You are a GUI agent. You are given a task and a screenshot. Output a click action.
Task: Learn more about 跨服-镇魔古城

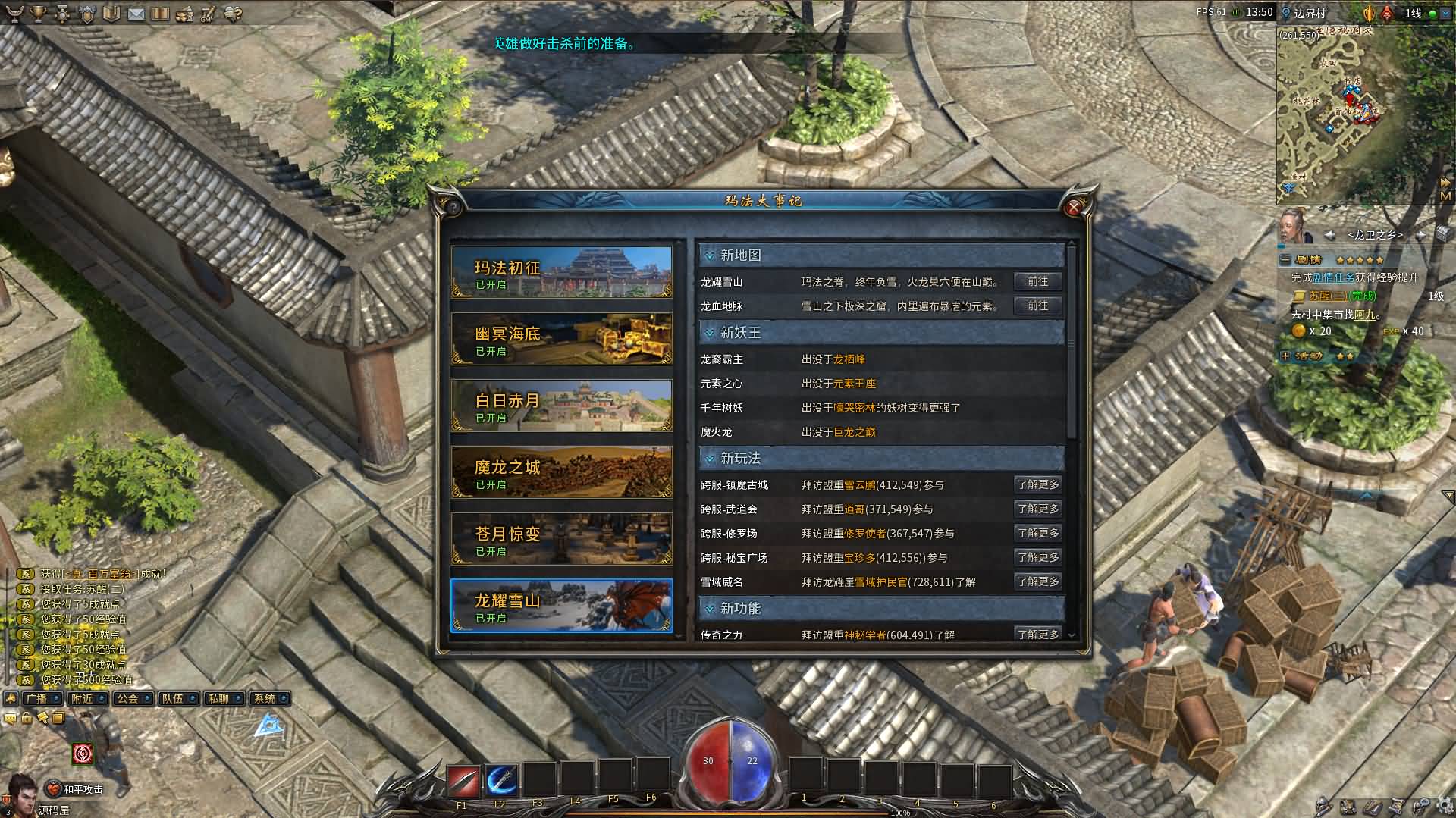pos(1037,485)
